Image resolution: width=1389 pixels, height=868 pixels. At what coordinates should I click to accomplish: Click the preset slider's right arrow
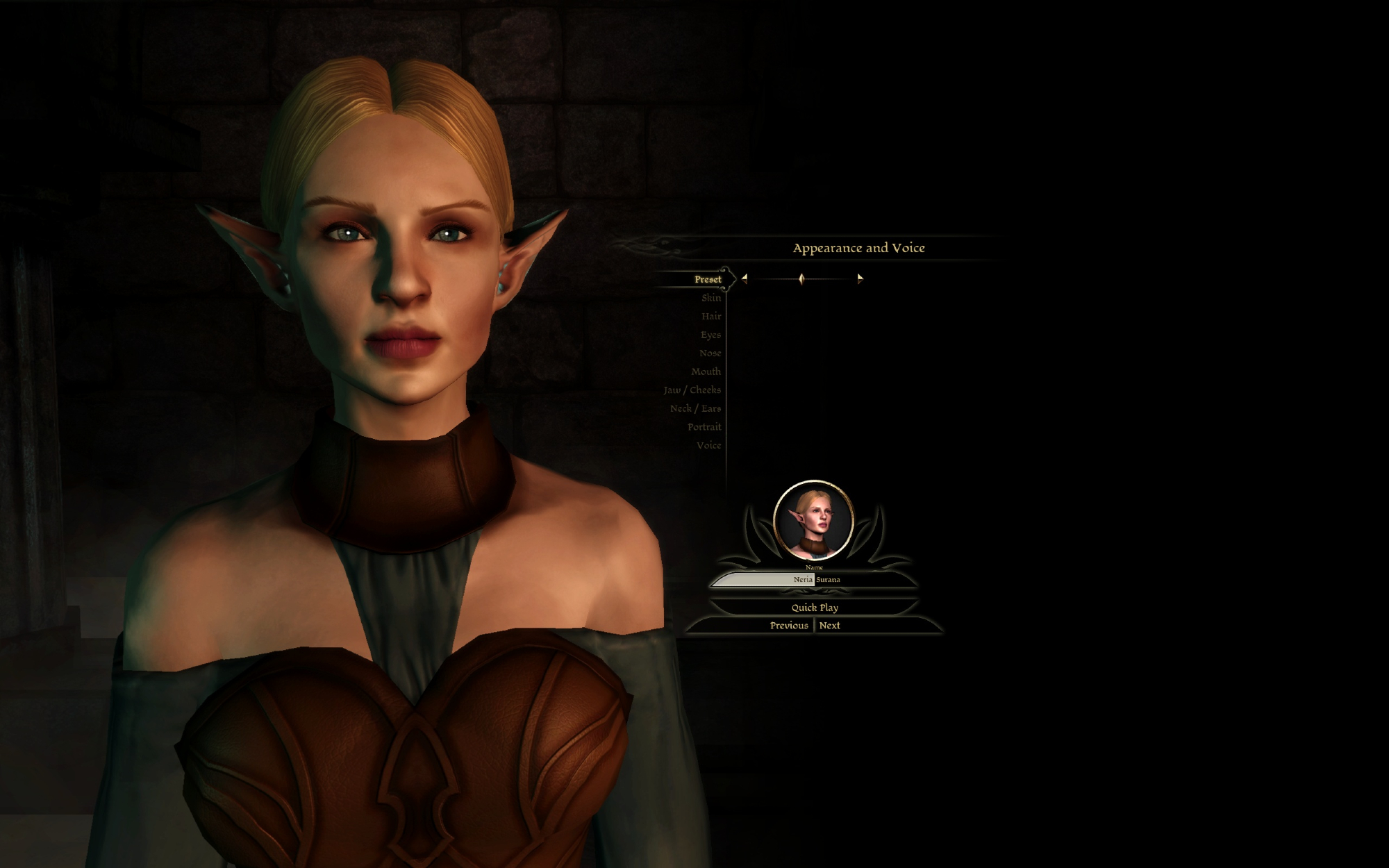click(x=860, y=278)
